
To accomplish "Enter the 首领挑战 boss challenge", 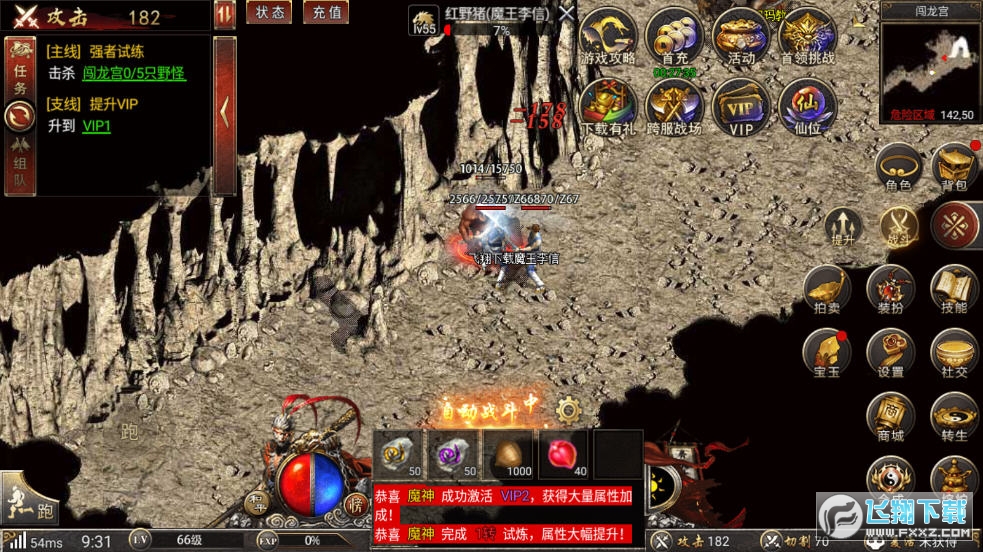I will 807,37.
